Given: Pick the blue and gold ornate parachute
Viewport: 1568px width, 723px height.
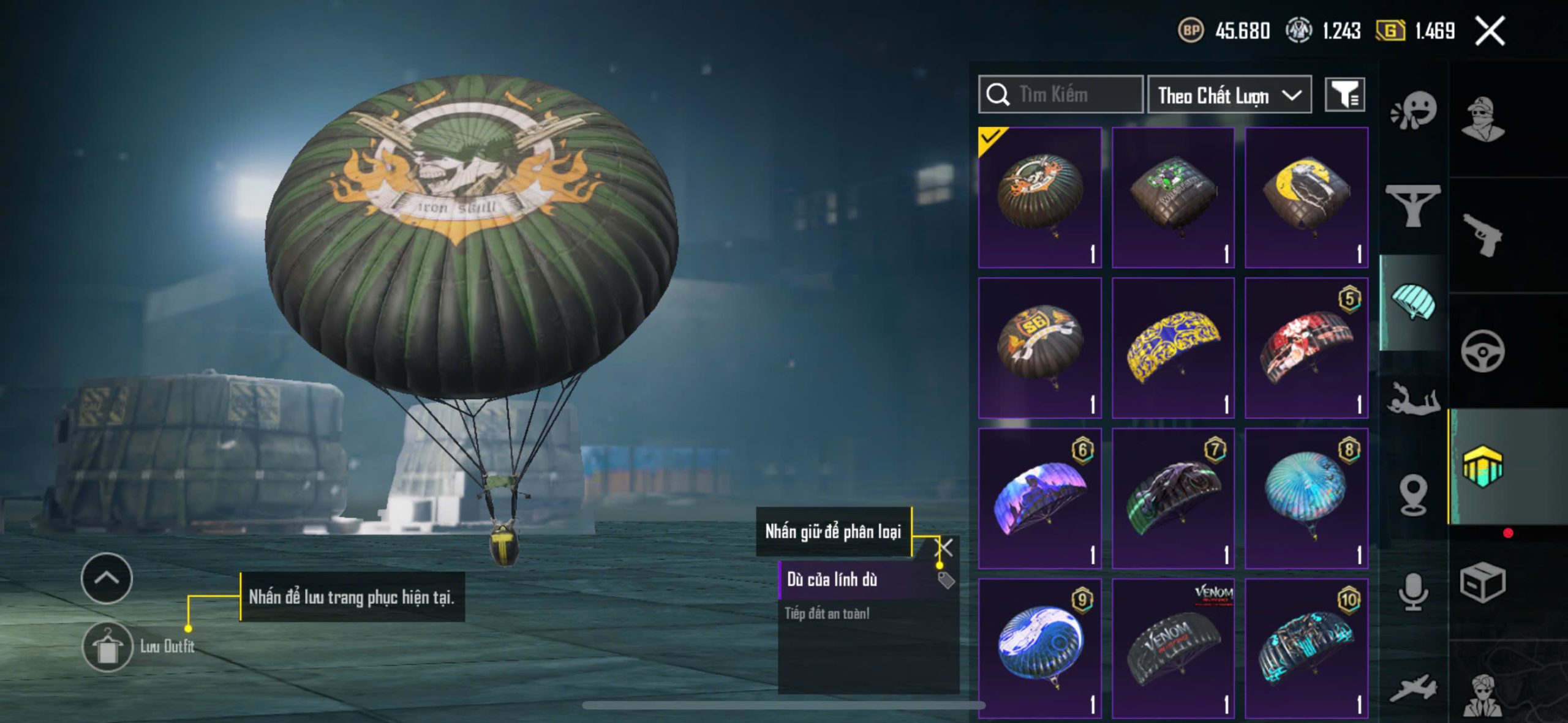Looking at the screenshot, I should click(1173, 348).
